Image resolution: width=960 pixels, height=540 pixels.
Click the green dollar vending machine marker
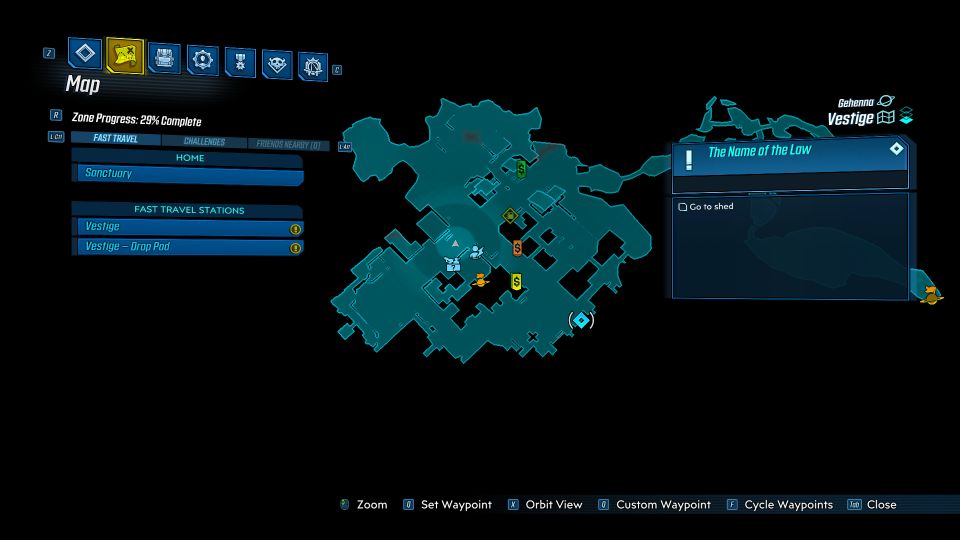(521, 168)
